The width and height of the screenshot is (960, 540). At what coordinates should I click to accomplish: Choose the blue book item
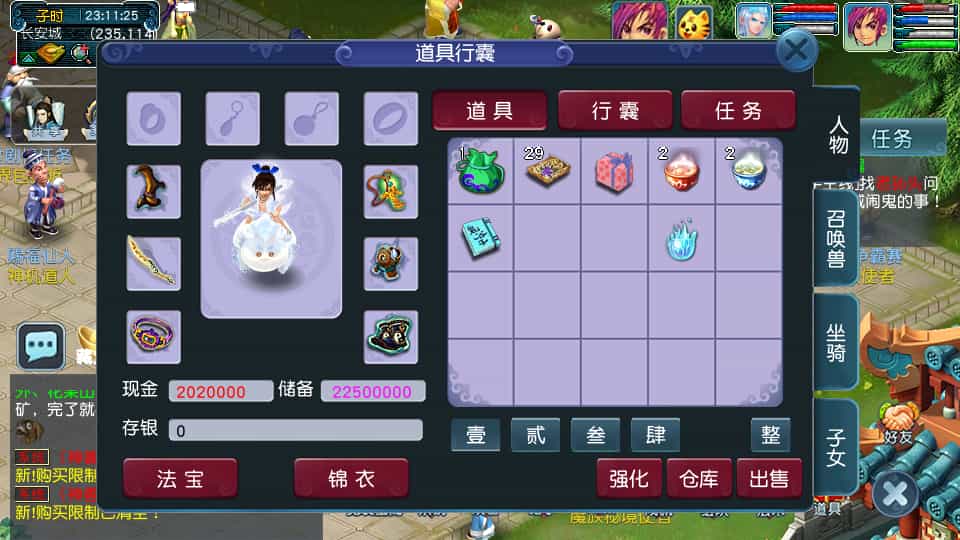click(x=481, y=238)
